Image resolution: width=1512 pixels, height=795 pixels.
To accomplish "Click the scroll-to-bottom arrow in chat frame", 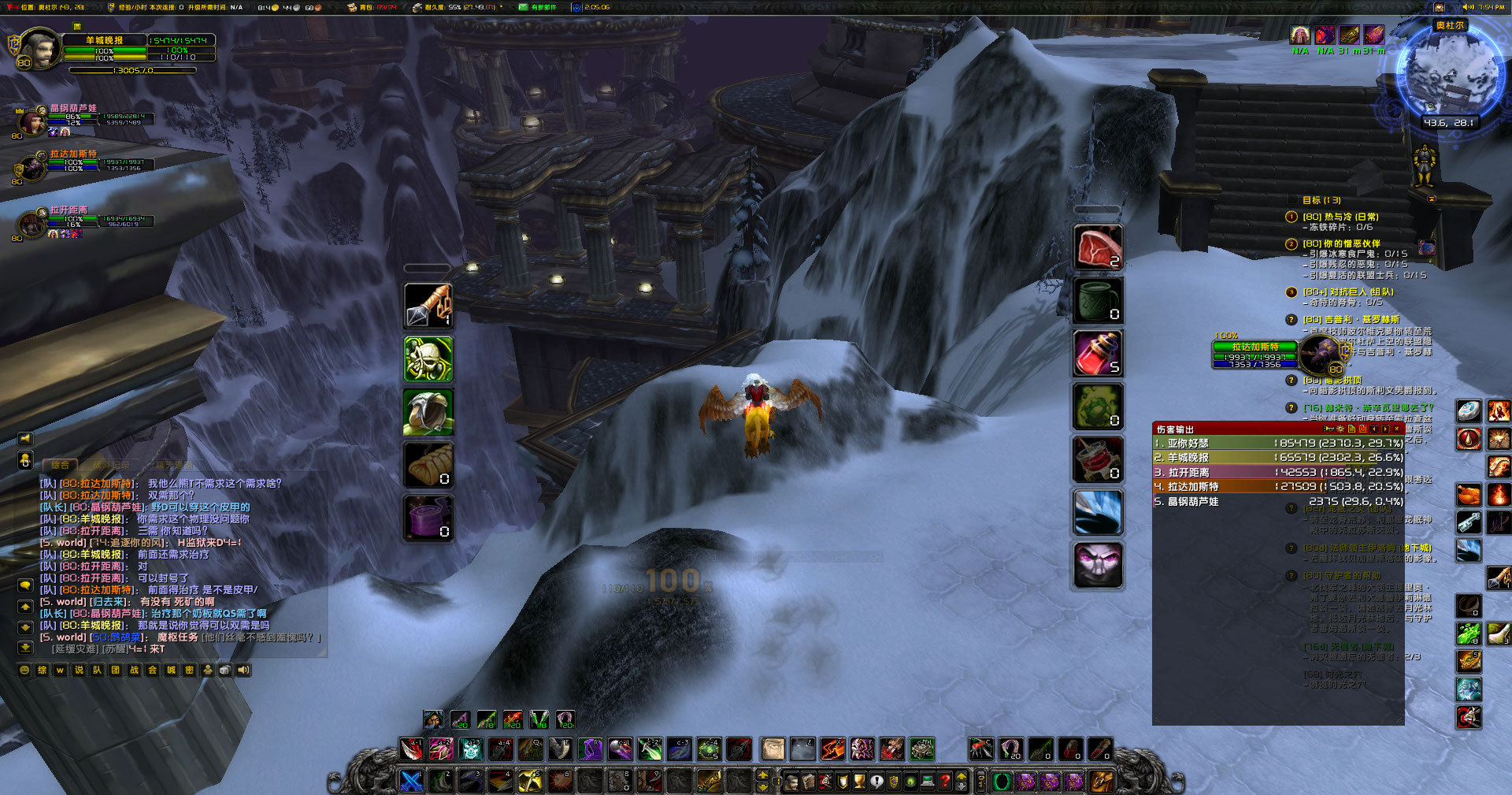I will (x=25, y=648).
